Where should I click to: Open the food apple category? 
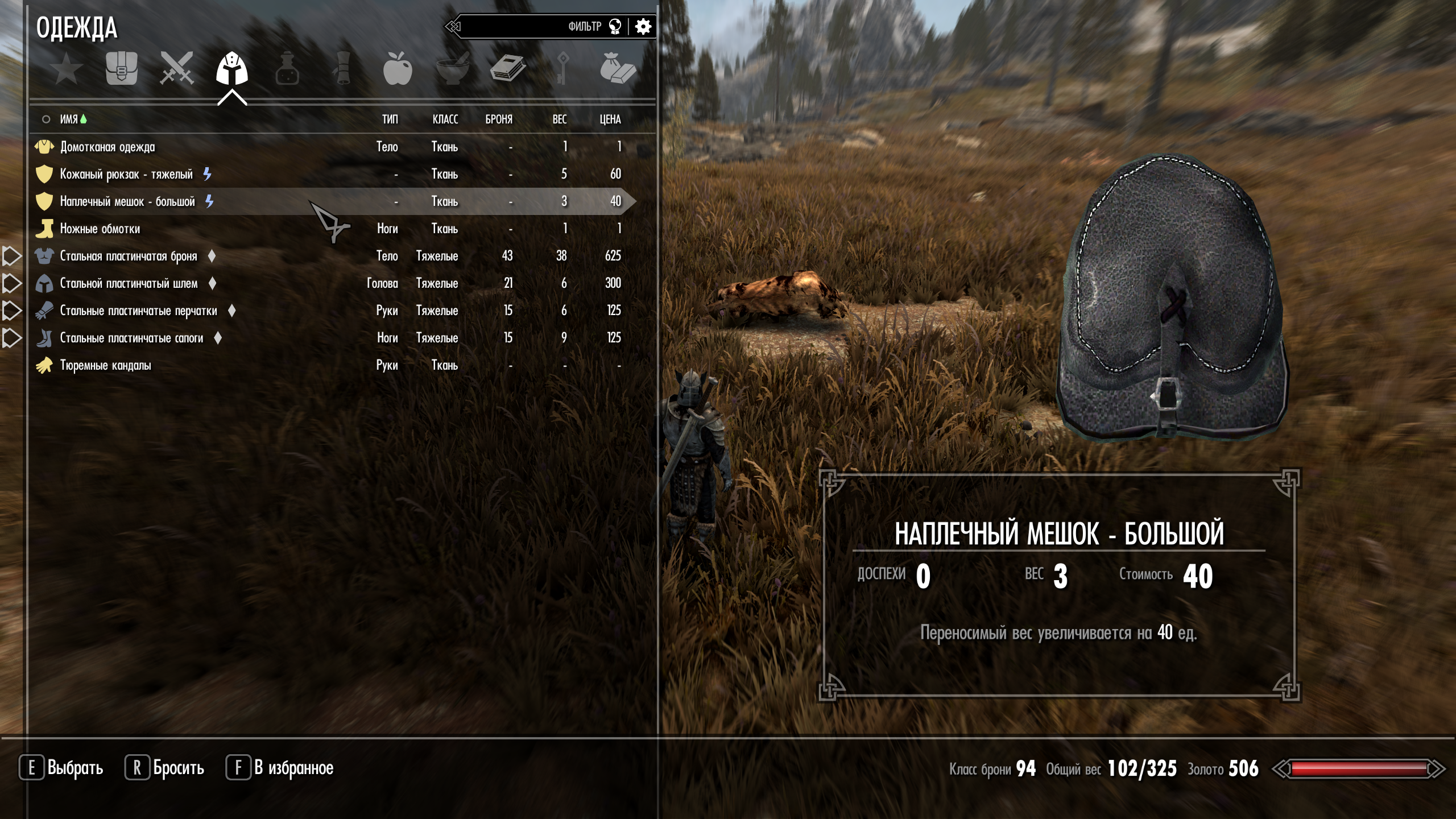(397, 69)
